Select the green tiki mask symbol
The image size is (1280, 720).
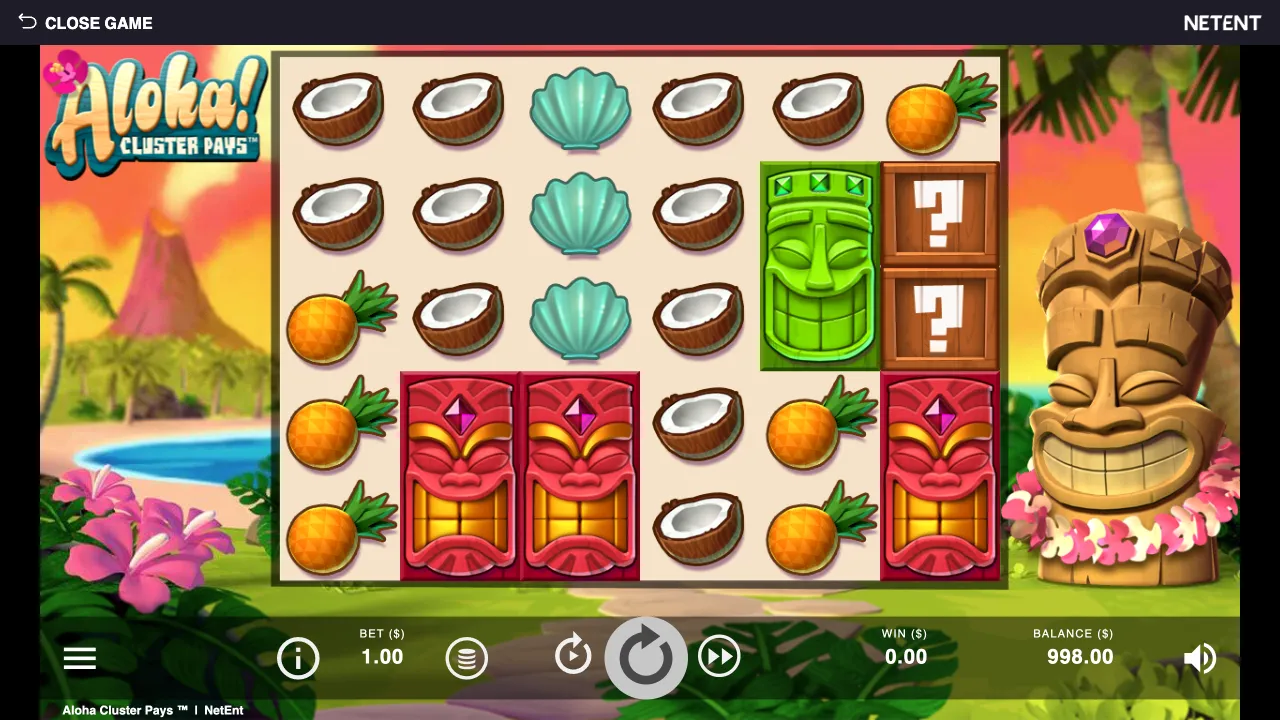[x=818, y=265]
